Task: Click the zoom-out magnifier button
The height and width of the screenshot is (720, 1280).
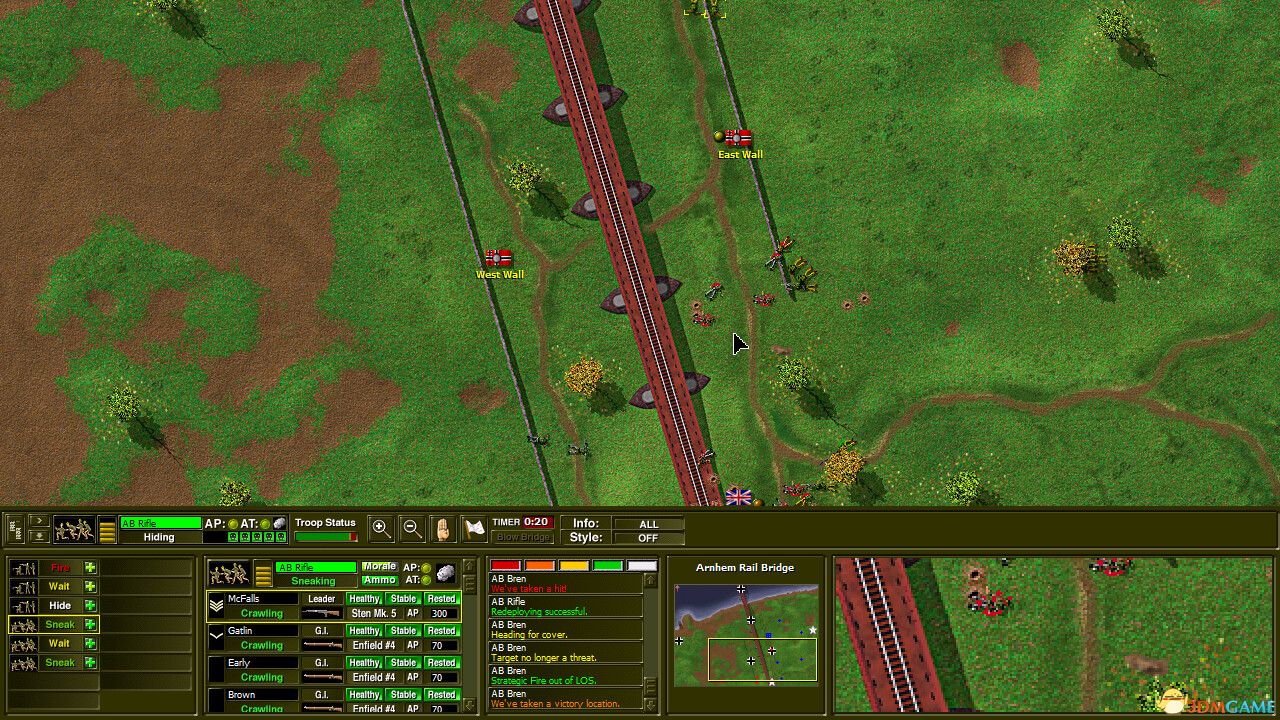Action: pos(411,528)
